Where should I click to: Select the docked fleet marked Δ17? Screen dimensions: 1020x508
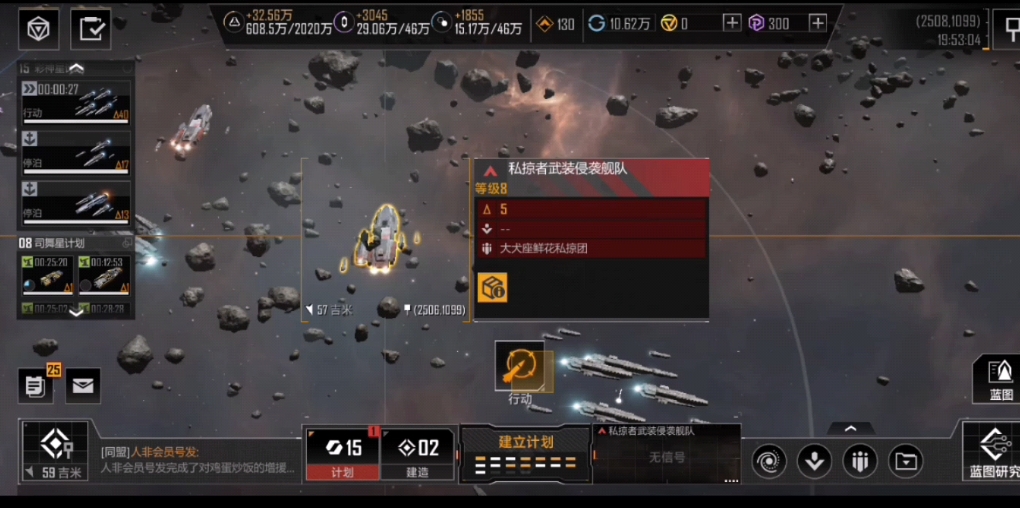[76, 150]
